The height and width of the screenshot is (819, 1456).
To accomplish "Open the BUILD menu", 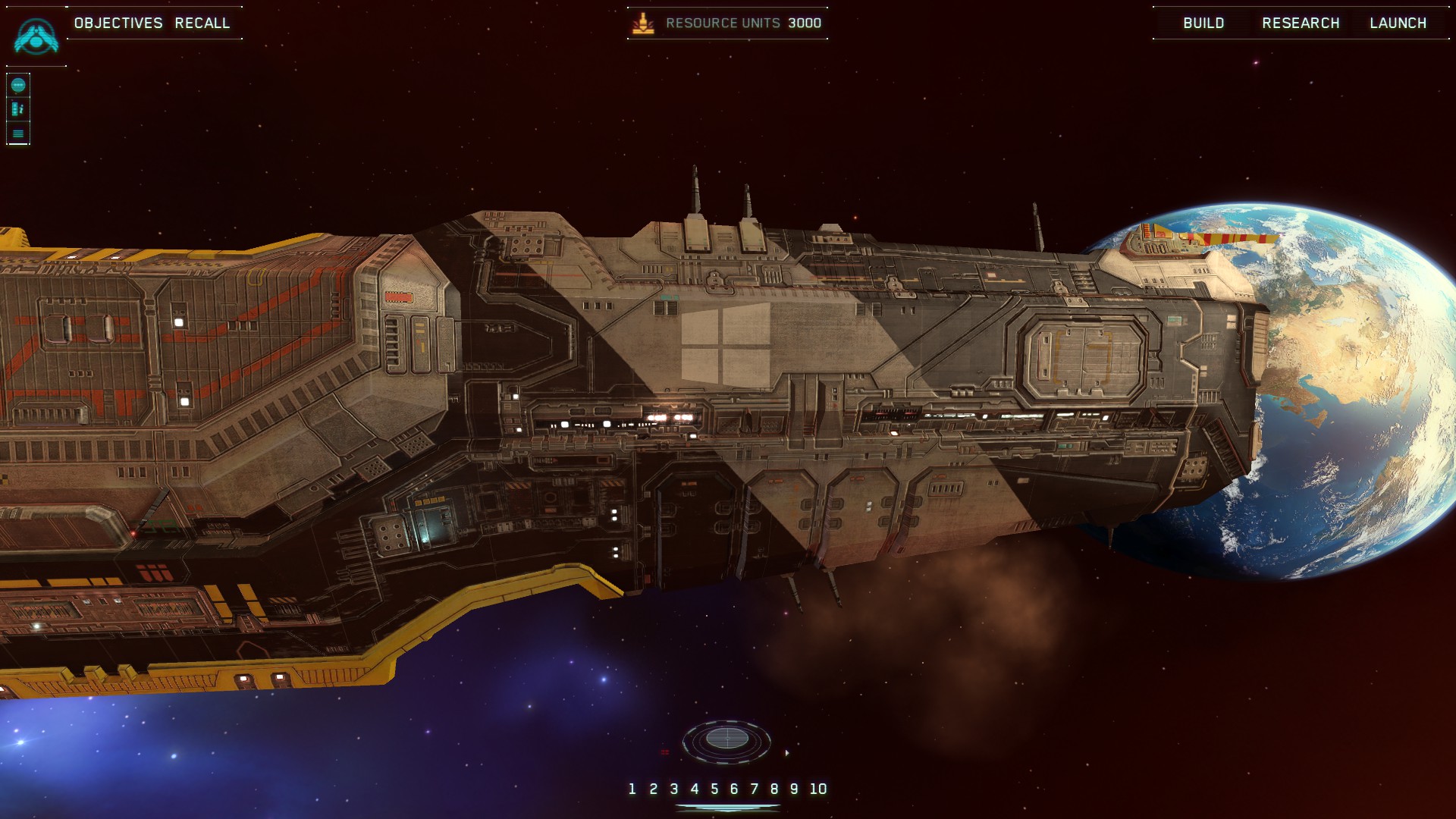I will pyautogui.click(x=1203, y=23).
